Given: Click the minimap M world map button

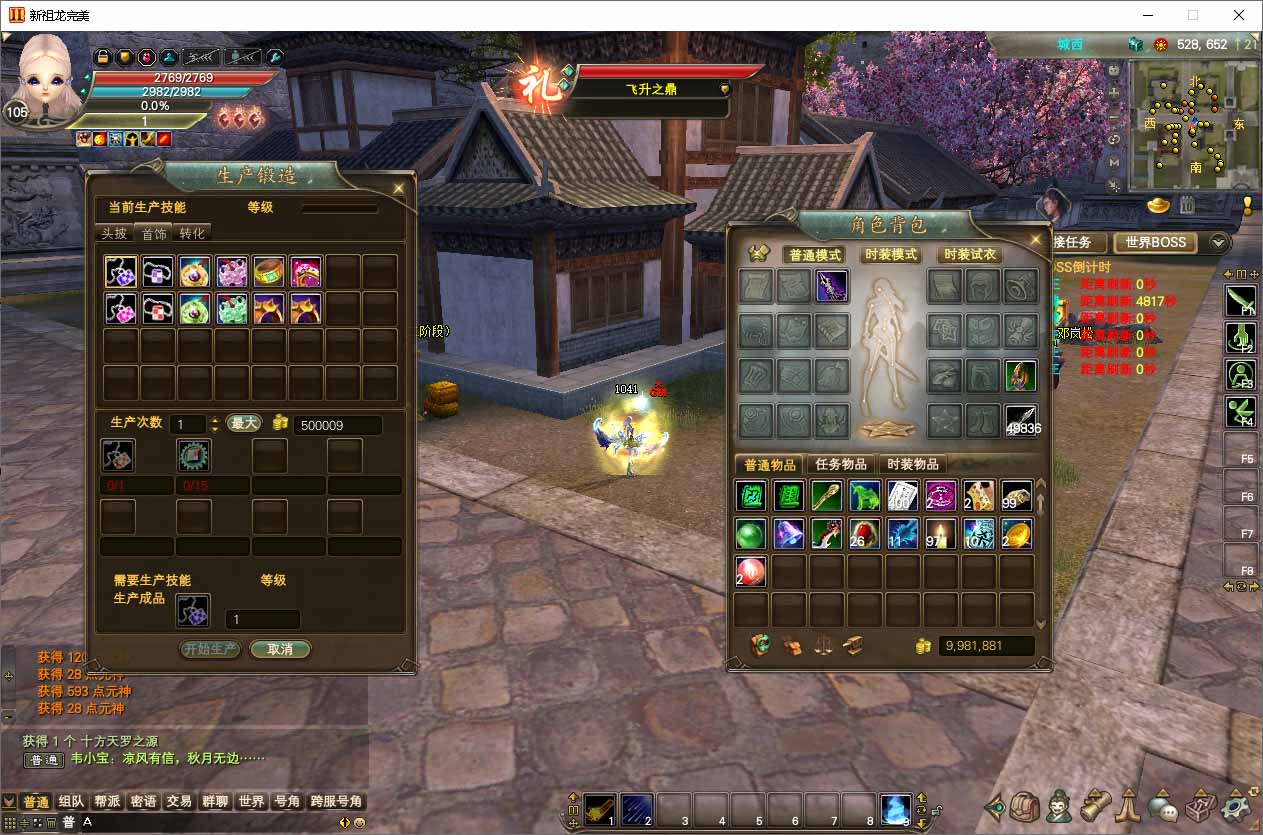Looking at the screenshot, I should tap(1114, 162).
